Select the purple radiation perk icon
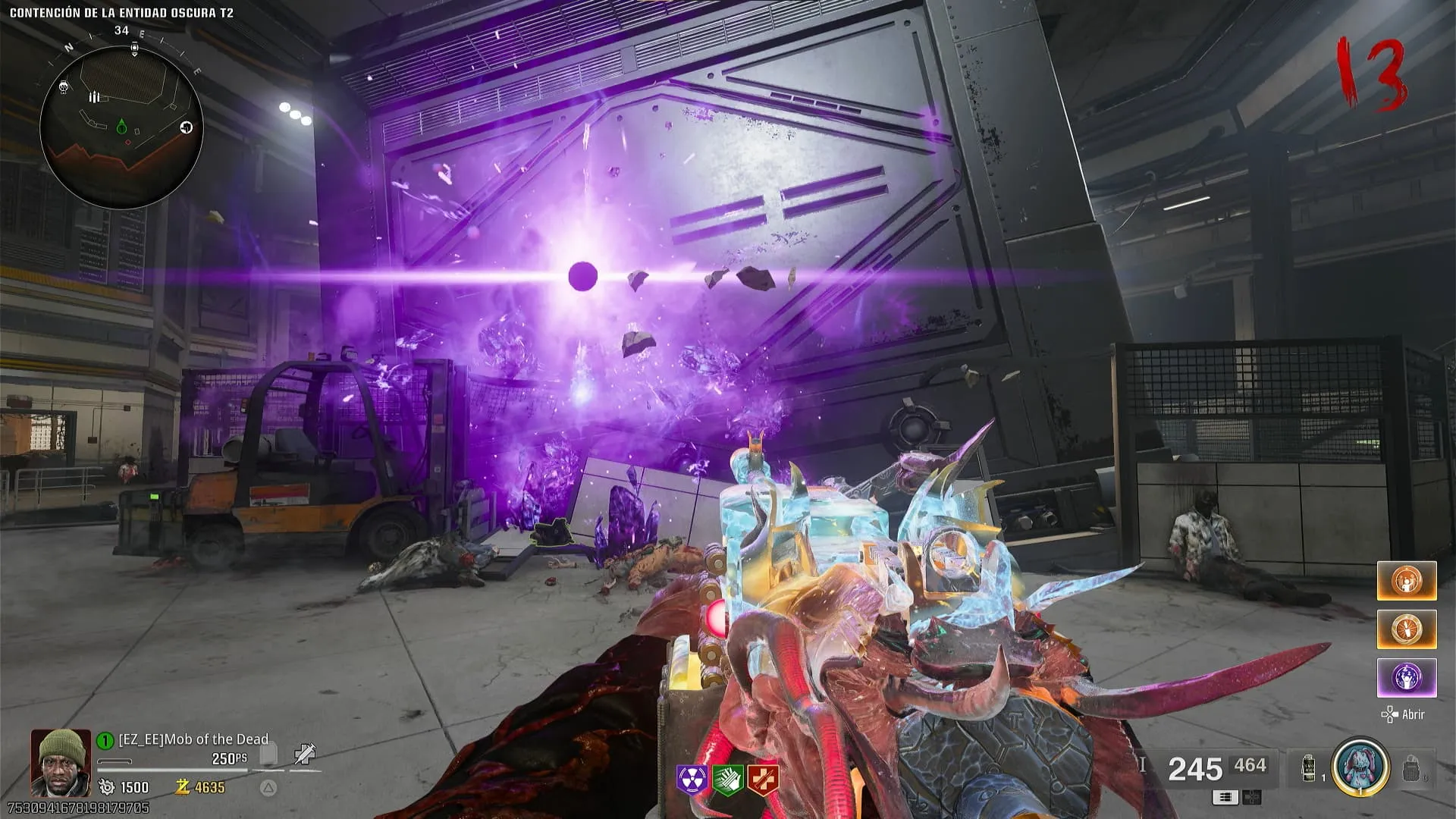The height and width of the screenshot is (819, 1456). pyautogui.click(x=692, y=780)
